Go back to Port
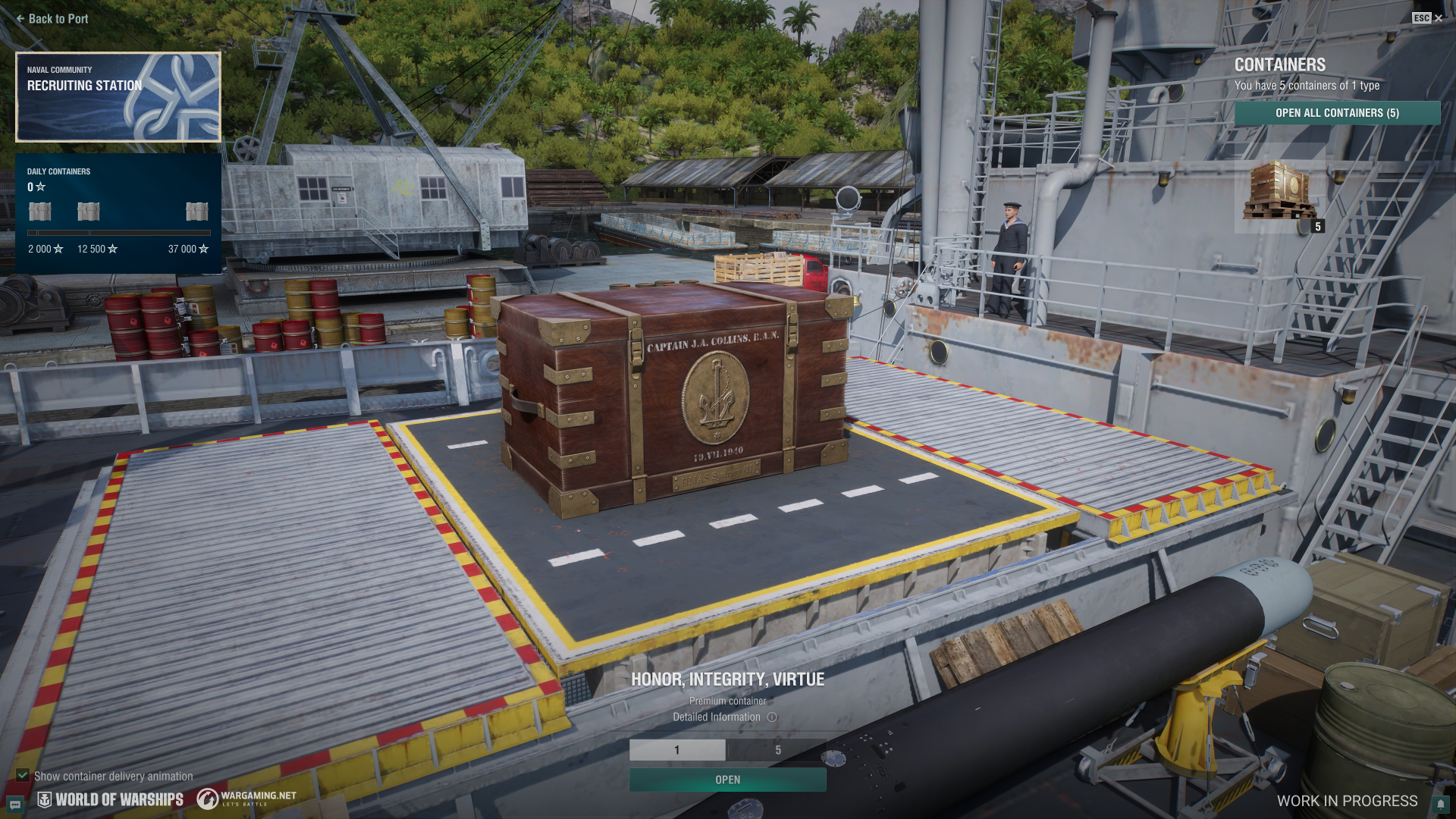Image resolution: width=1456 pixels, height=819 pixels. [x=52, y=19]
